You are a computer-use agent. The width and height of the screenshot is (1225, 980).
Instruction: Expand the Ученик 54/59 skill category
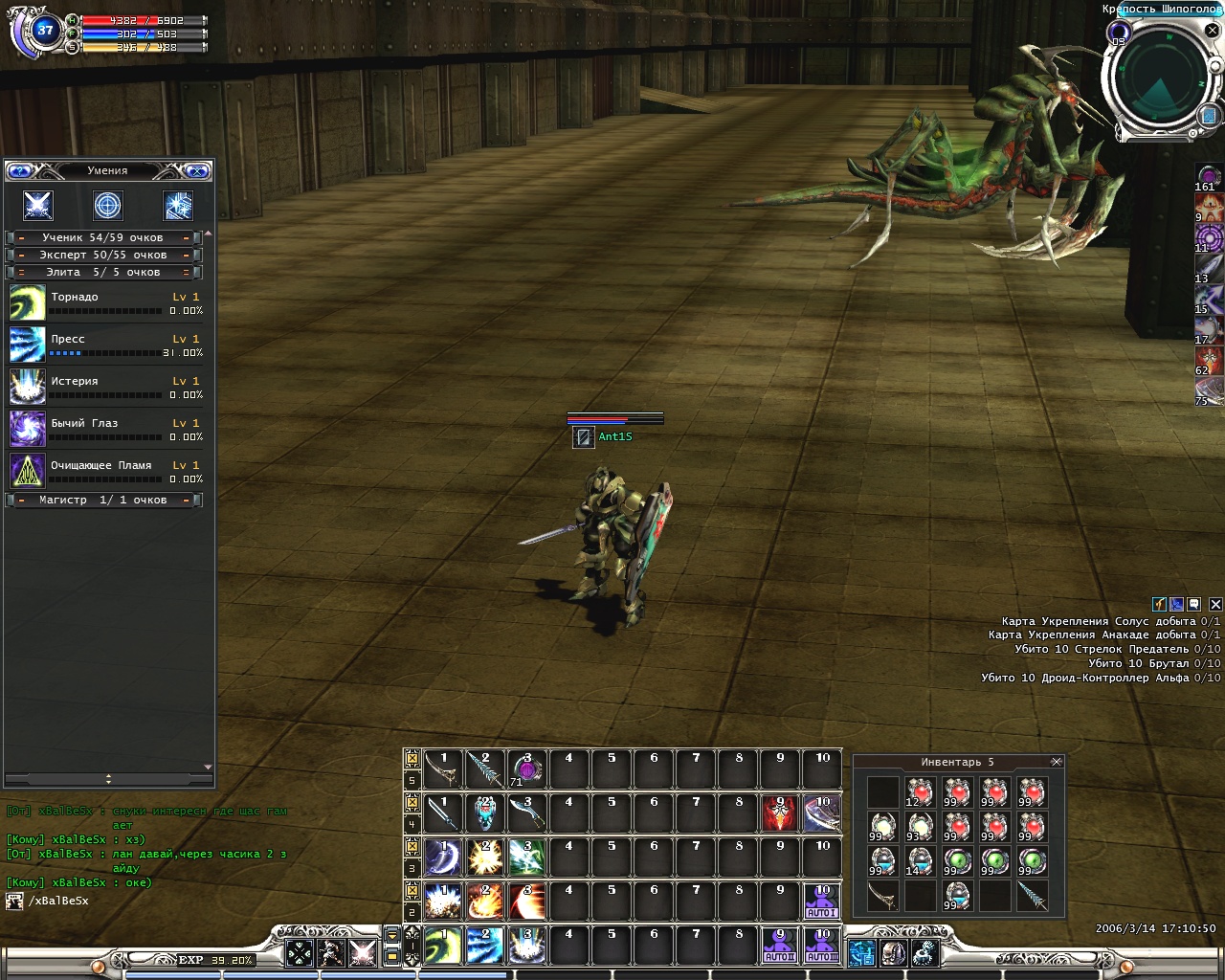click(x=104, y=237)
